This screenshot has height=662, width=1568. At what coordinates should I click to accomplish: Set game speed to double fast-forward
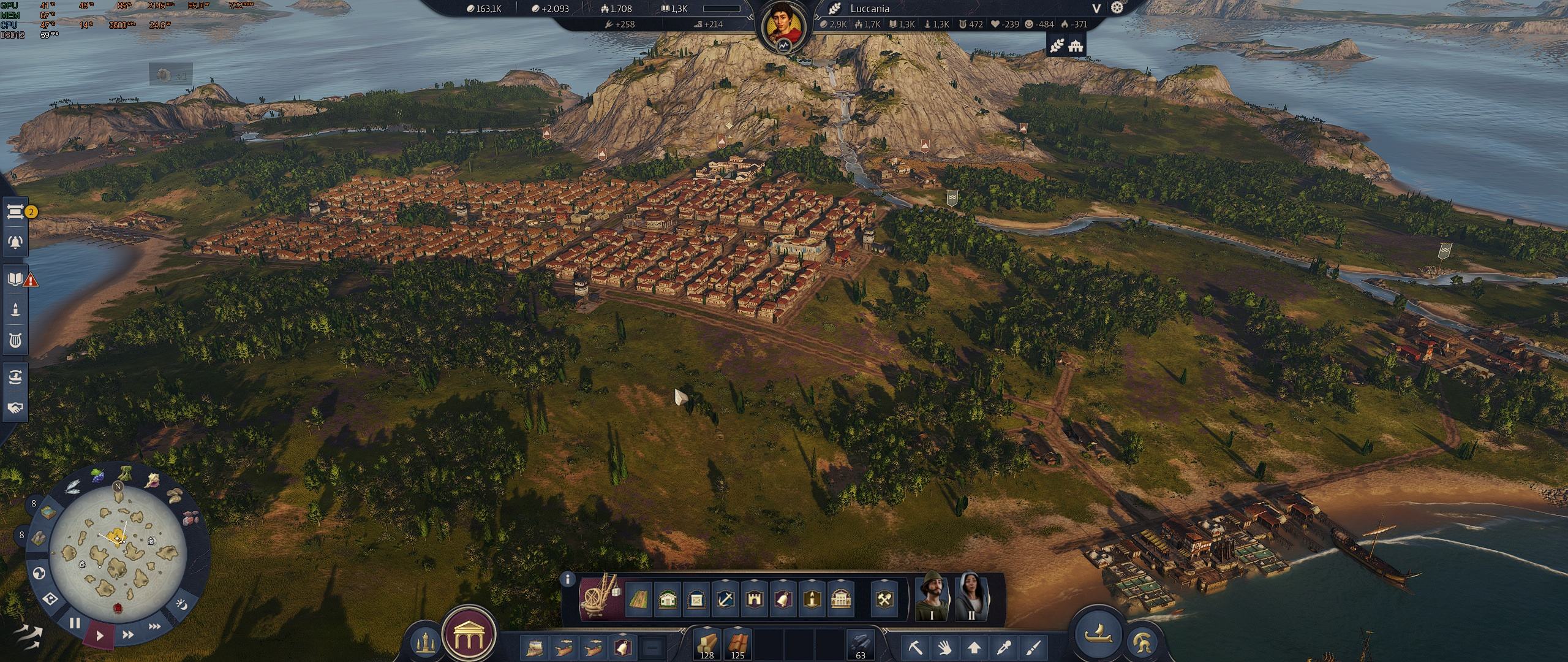(128, 634)
